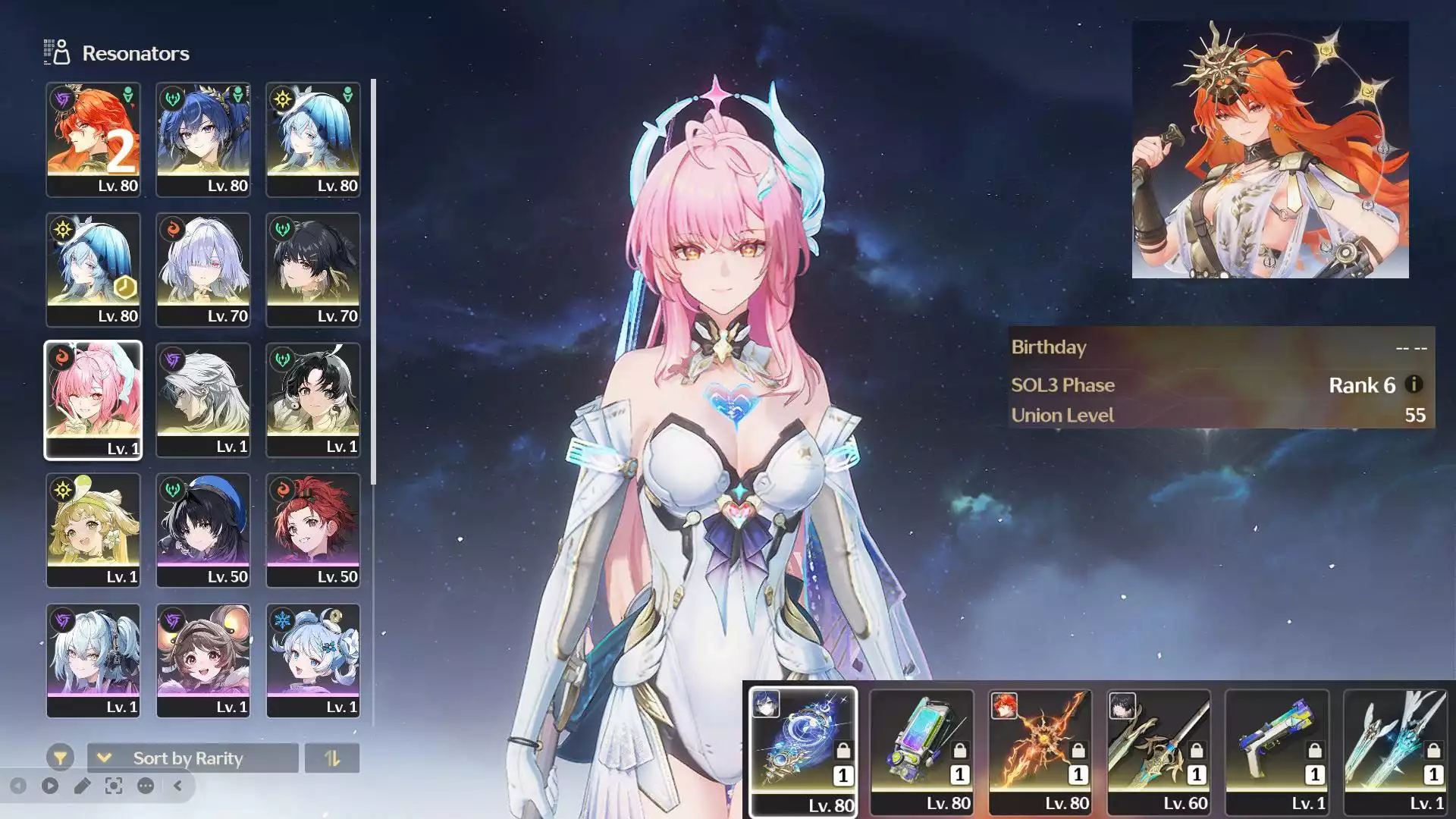The image size is (1456, 819).
Task: Toggle the sort order arrows button
Action: [332, 758]
